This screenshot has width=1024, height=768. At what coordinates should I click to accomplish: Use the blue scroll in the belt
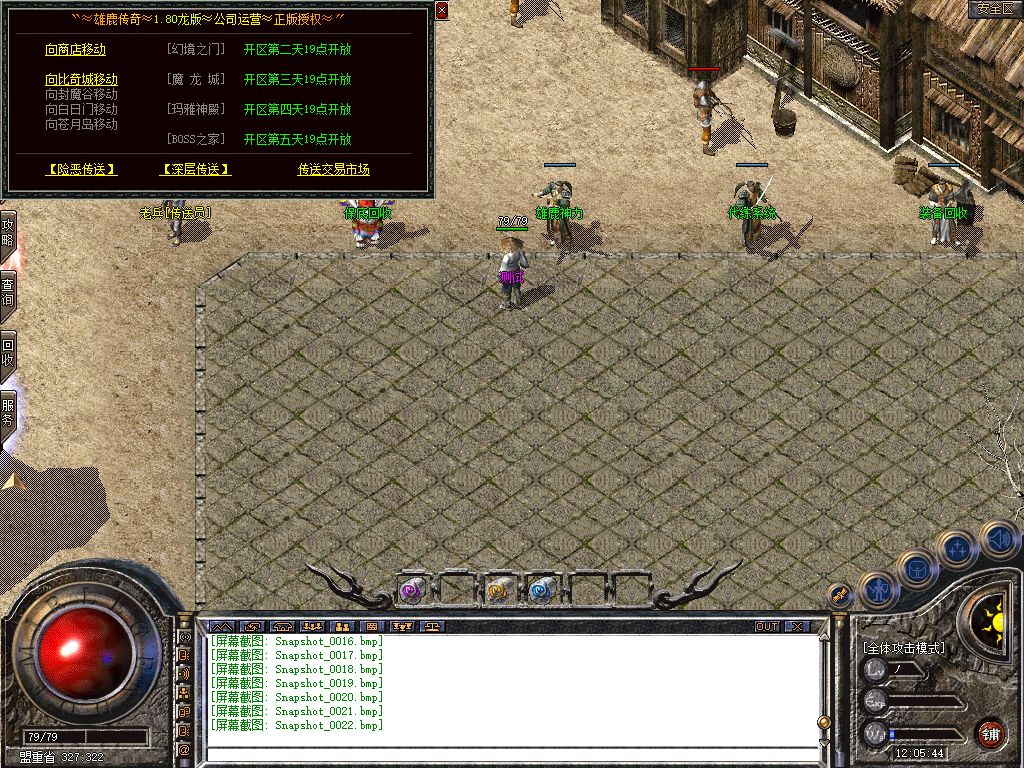click(541, 591)
